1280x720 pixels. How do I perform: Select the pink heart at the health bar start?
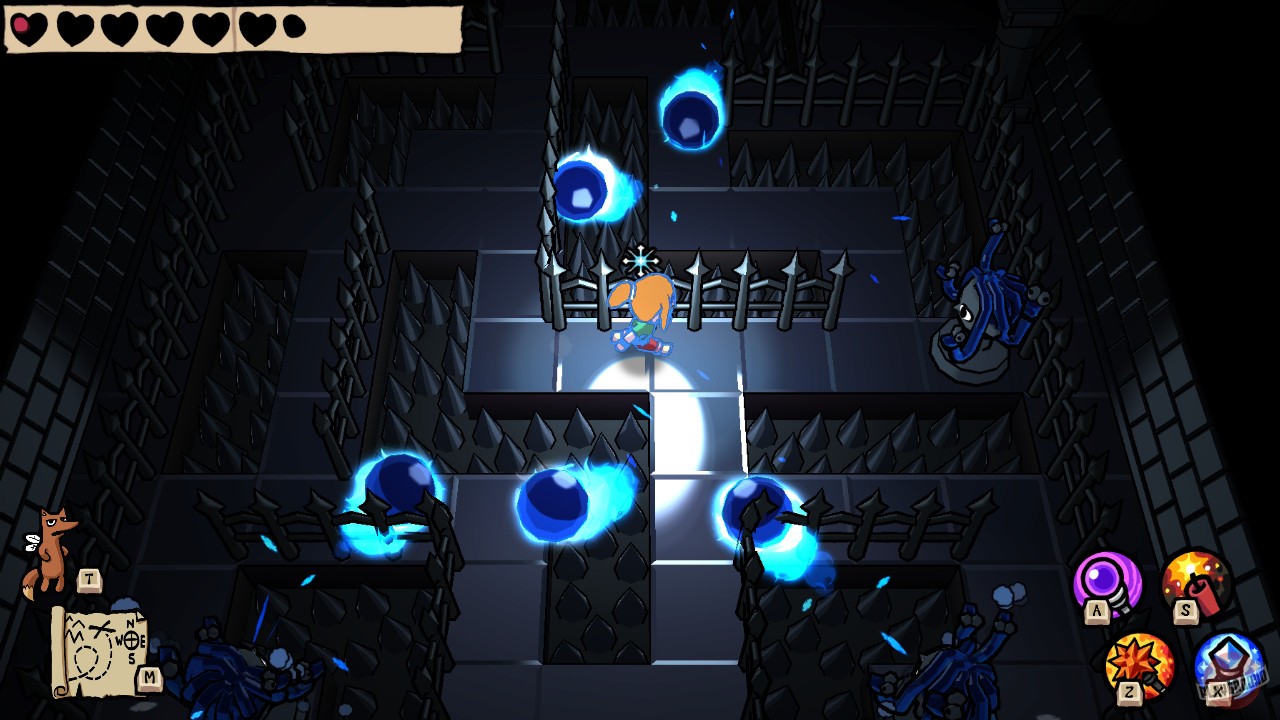point(28,26)
